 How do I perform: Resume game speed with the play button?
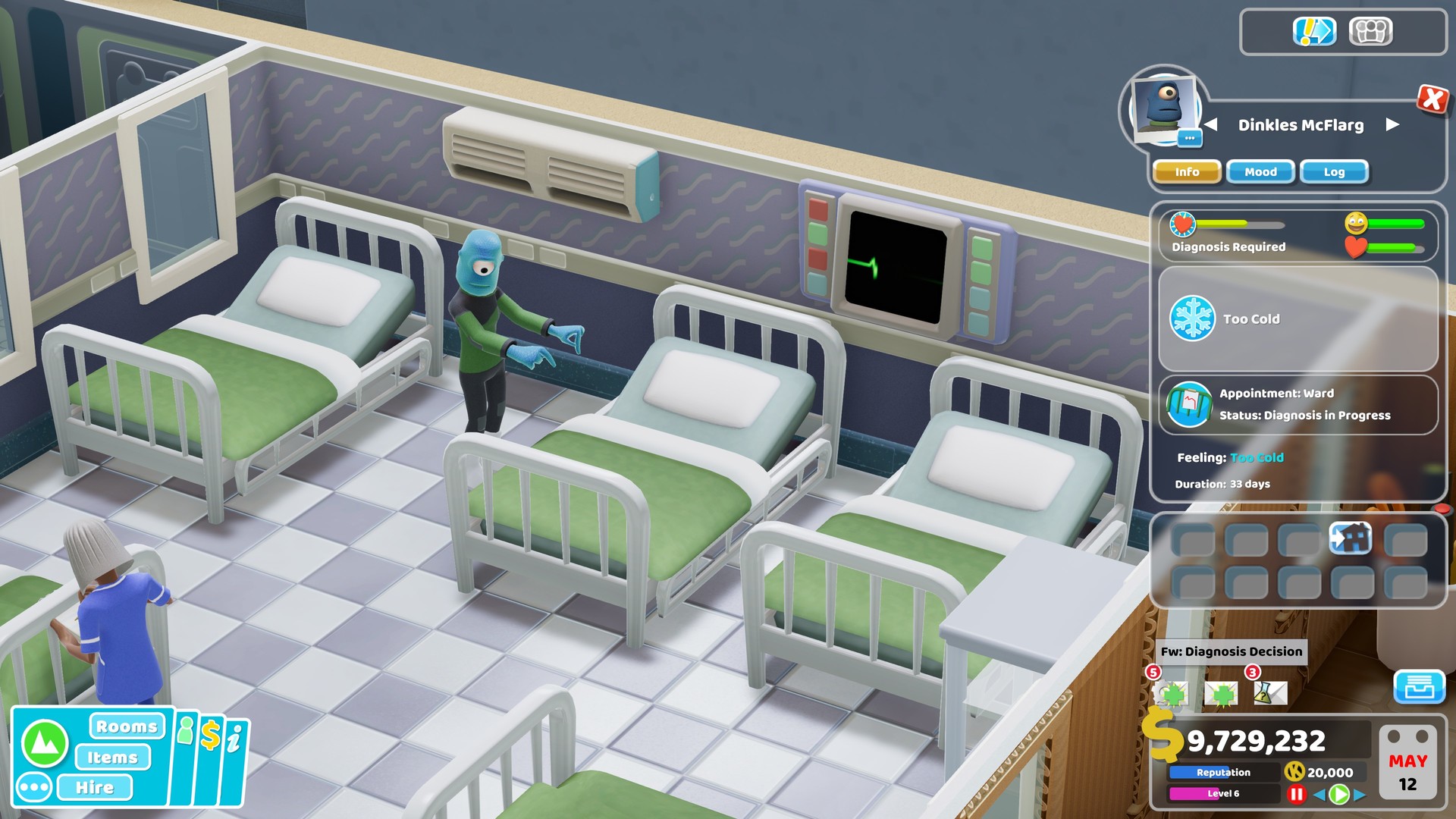pos(1341,794)
